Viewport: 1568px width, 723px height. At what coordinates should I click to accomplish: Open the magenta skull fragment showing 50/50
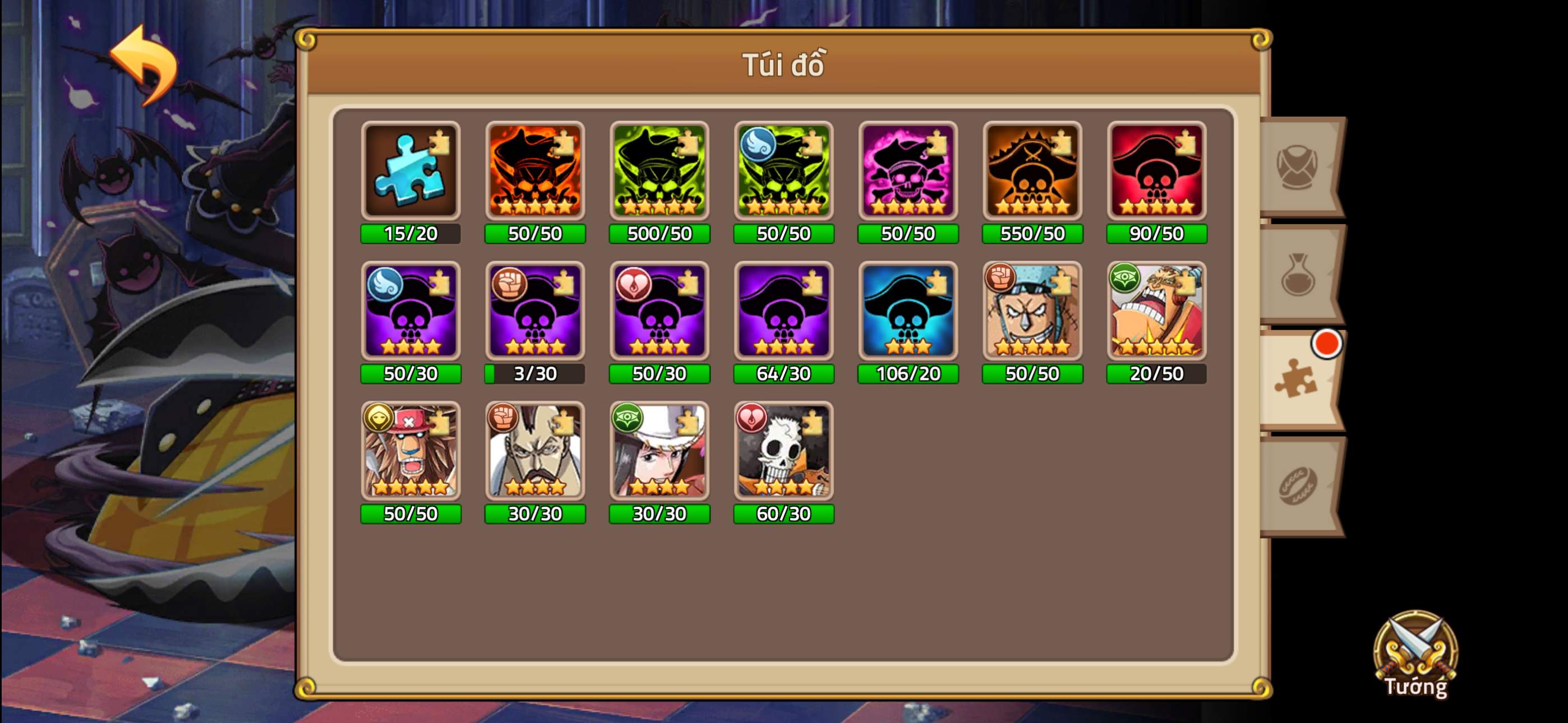pos(907,172)
